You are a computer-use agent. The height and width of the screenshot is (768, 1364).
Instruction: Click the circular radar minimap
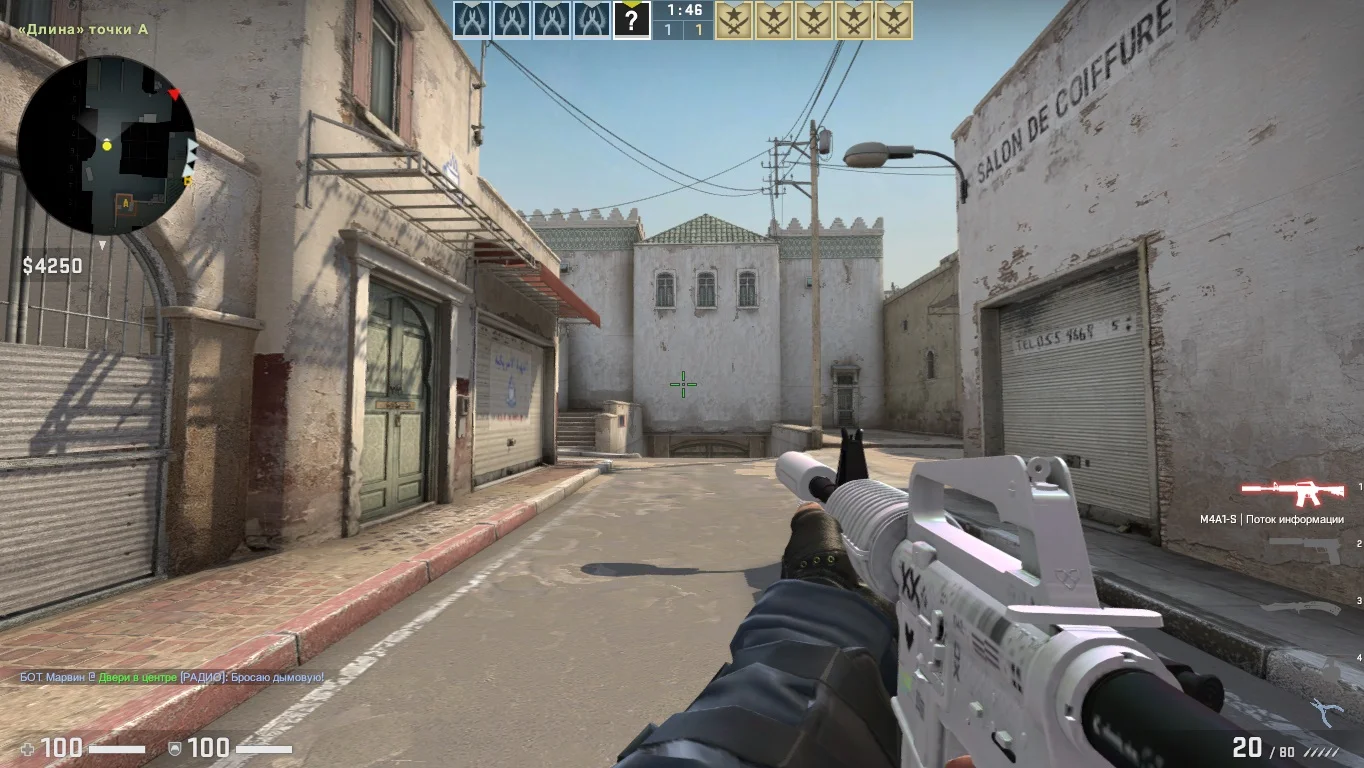pyautogui.click(x=106, y=146)
